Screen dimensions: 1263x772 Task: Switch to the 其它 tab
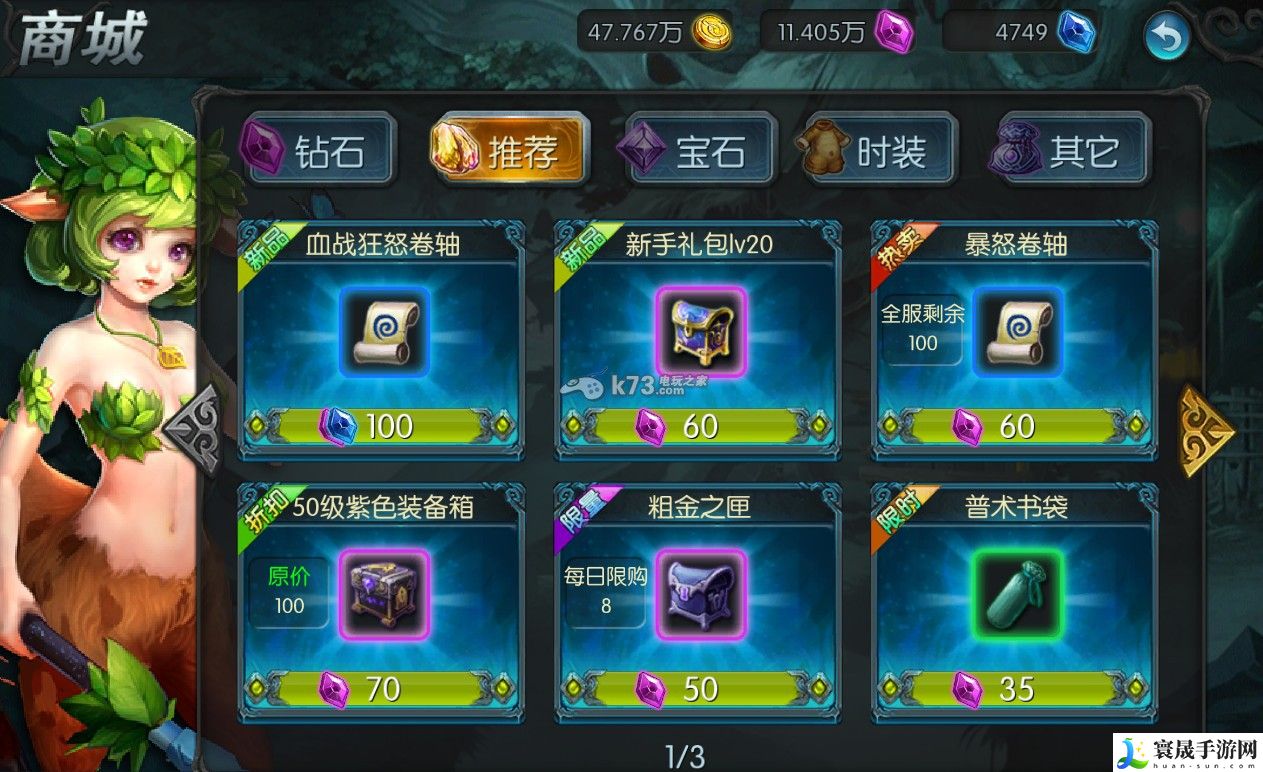[x=1073, y=151]
